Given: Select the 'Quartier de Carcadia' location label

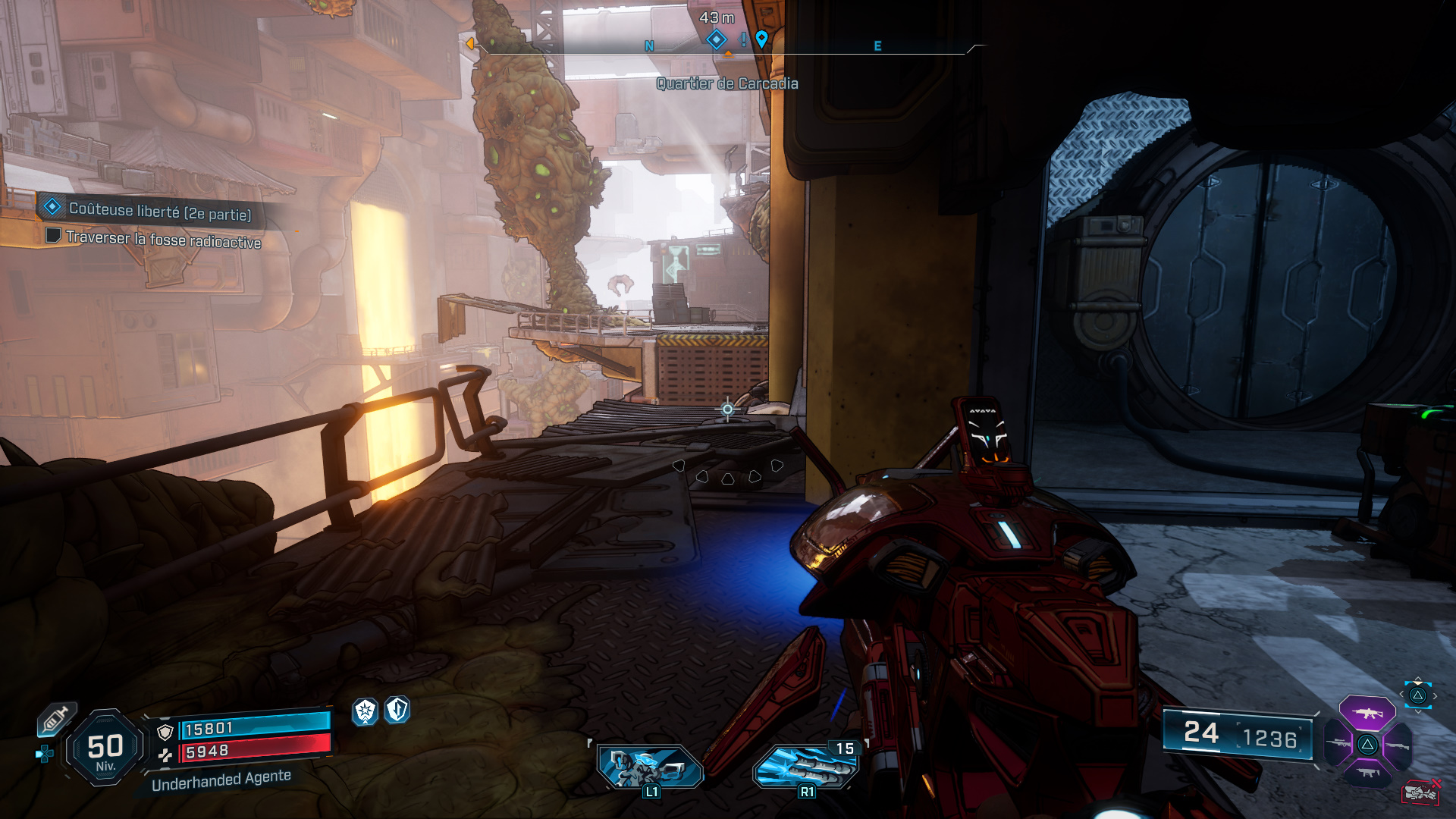Looking at the screenshot, I should 727,84.
